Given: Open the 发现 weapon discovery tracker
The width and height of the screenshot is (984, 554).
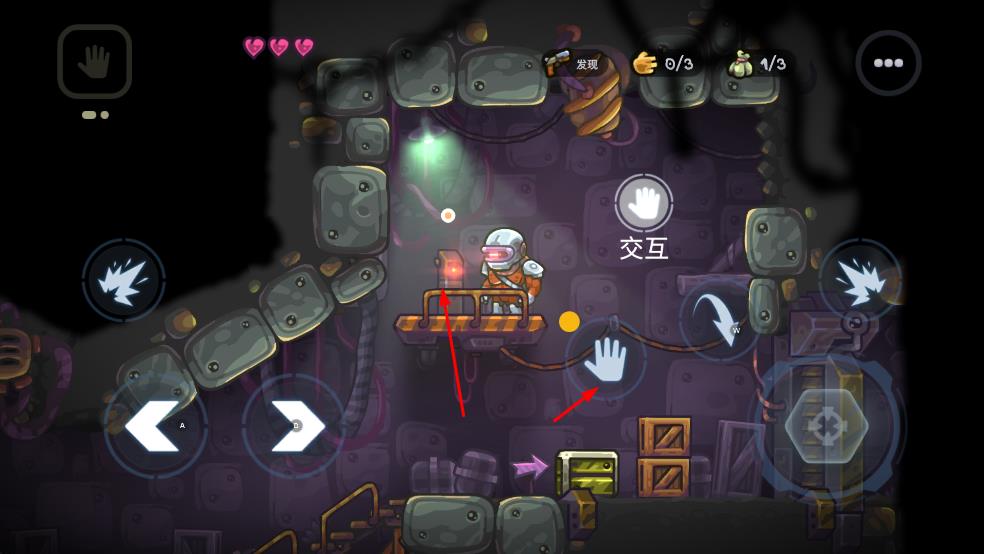Looking at the screenshot, I should (x=573, y=64).
